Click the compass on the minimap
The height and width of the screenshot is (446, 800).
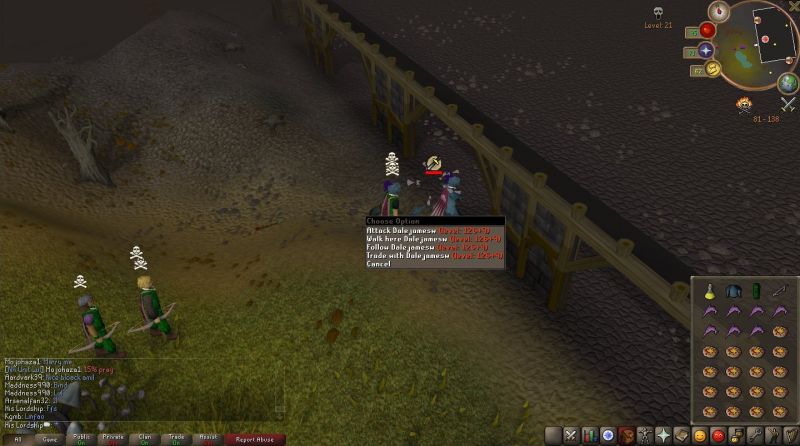point(716,9)
